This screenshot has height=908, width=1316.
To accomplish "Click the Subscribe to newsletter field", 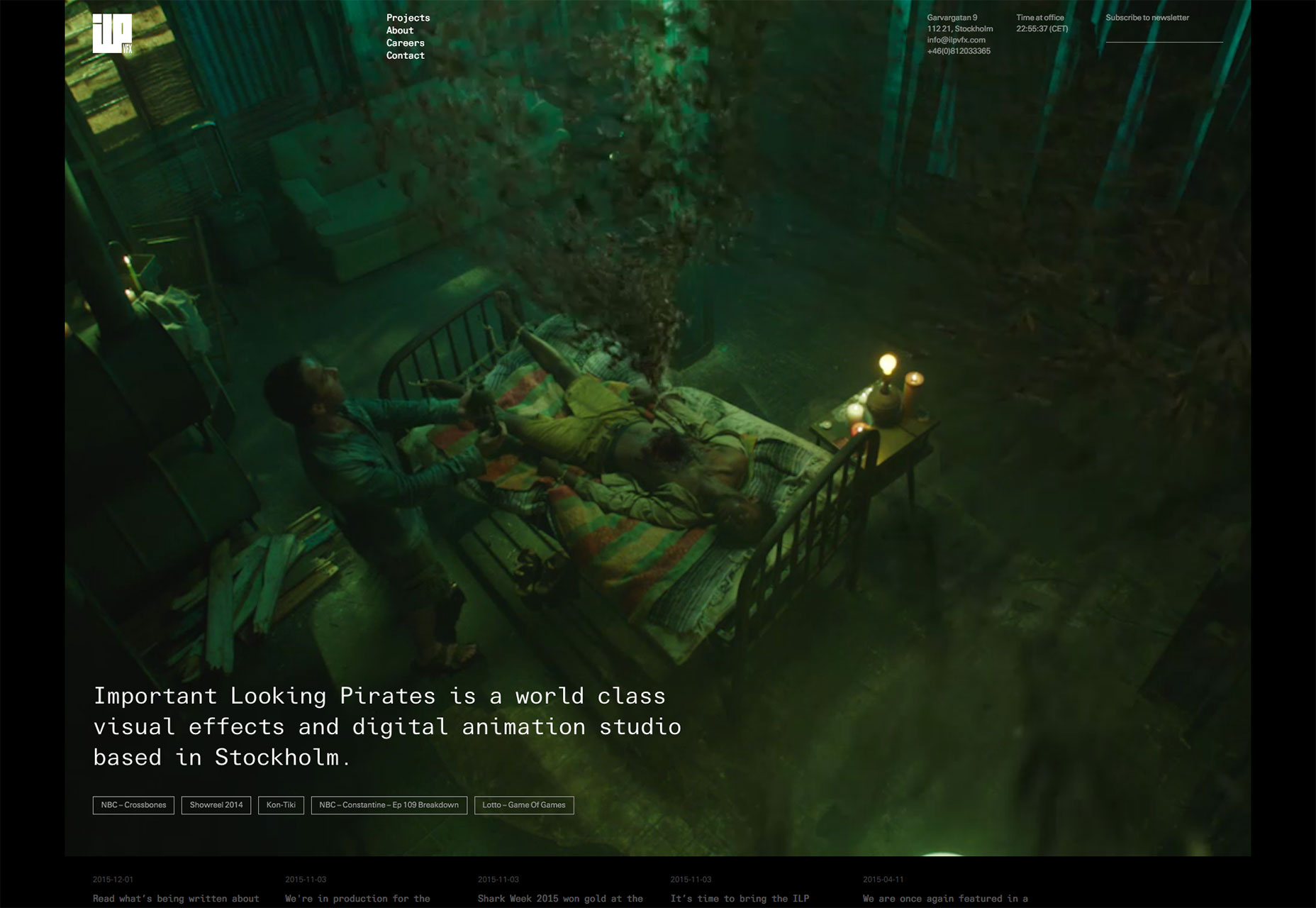I will click(x=1164, y=34).
